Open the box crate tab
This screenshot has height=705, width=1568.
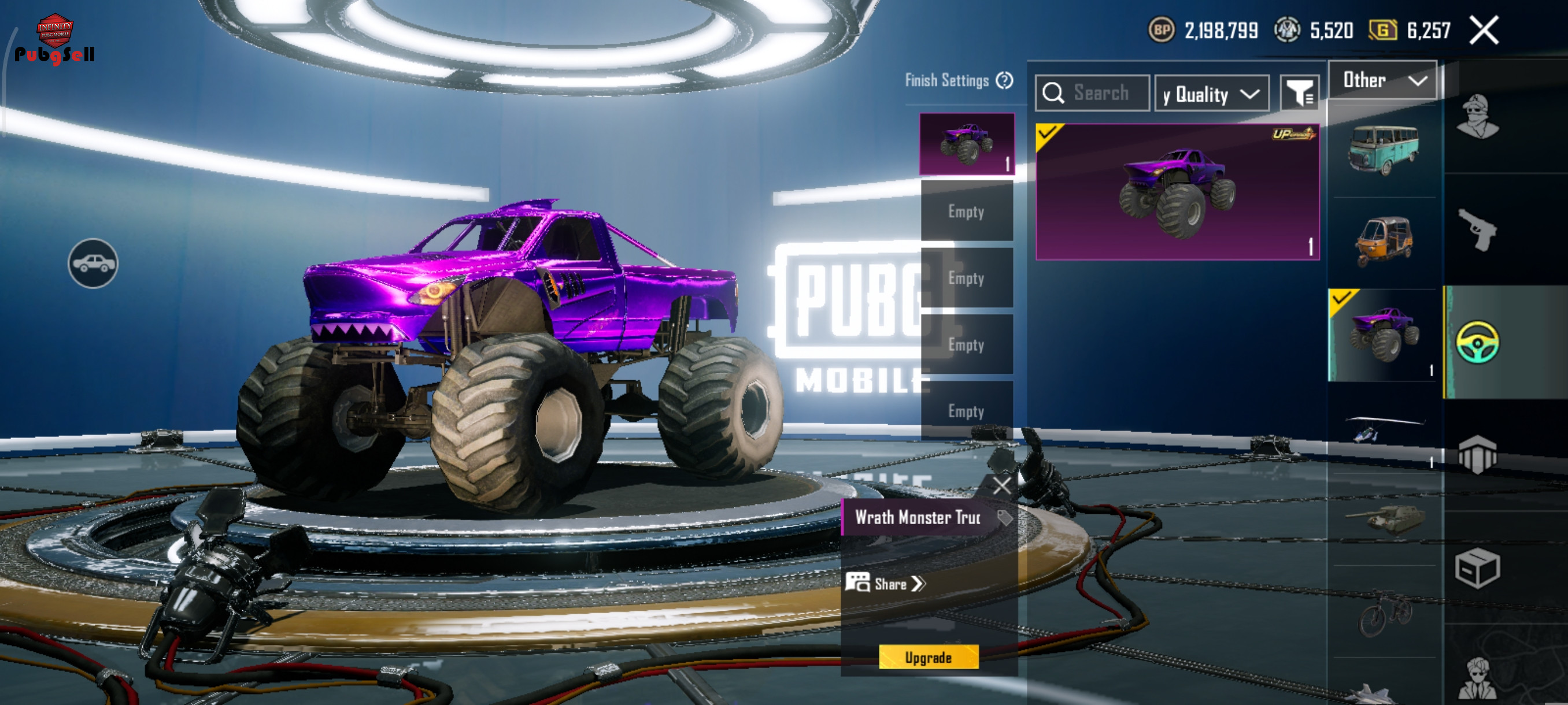pyautogui.click(x=1477, y=568)
